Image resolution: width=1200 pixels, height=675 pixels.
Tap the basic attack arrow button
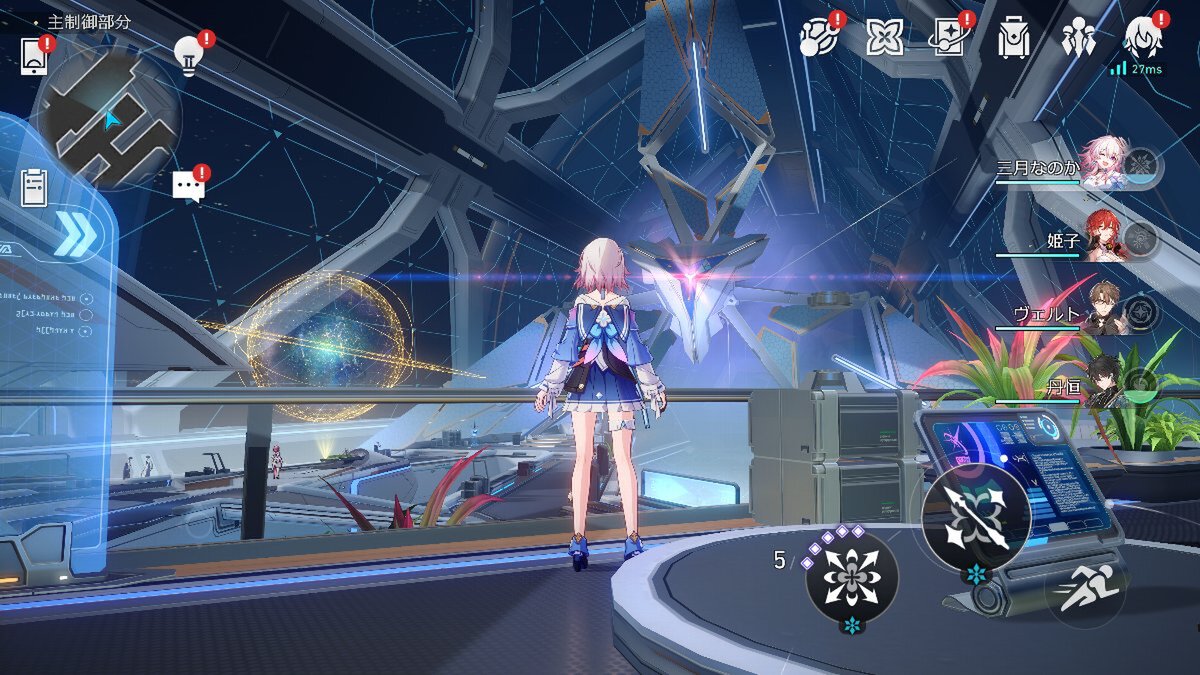[975, 519]
